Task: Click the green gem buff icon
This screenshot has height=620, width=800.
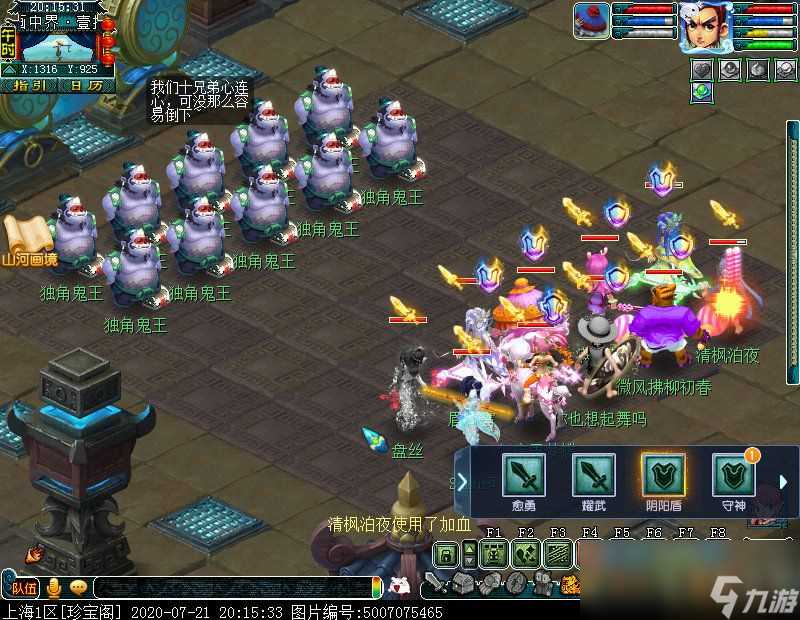Action: (x=702, y=91)
